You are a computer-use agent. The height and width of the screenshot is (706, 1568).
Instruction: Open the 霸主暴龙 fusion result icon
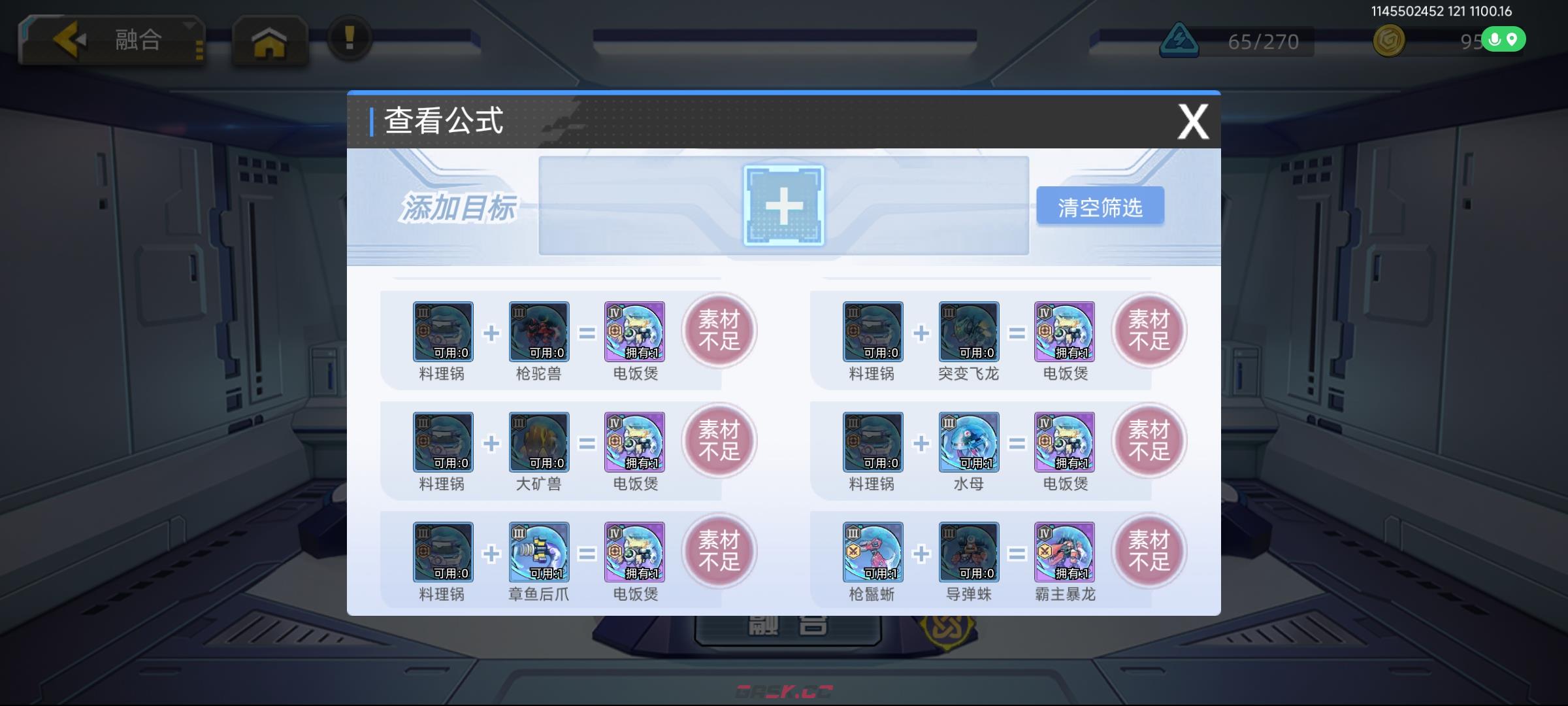pyautogui.click(x=1063, y=552)
